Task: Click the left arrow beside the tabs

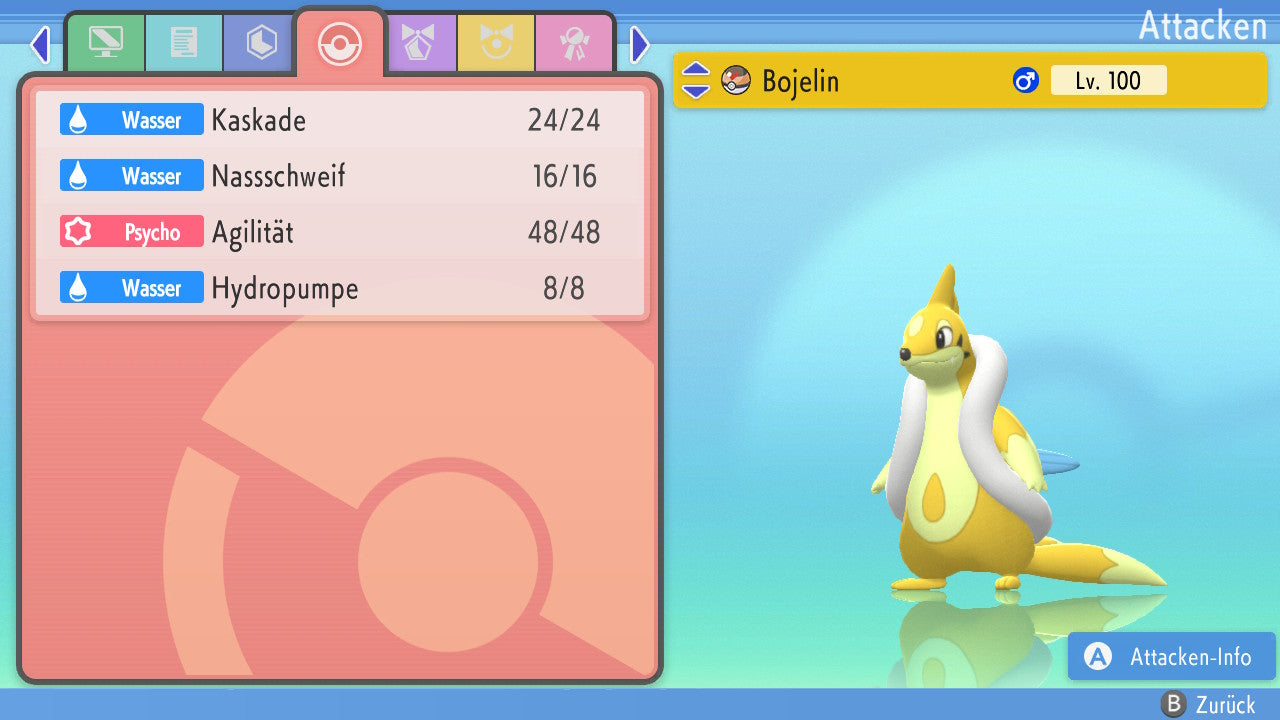Action: (x=40, y=44)
